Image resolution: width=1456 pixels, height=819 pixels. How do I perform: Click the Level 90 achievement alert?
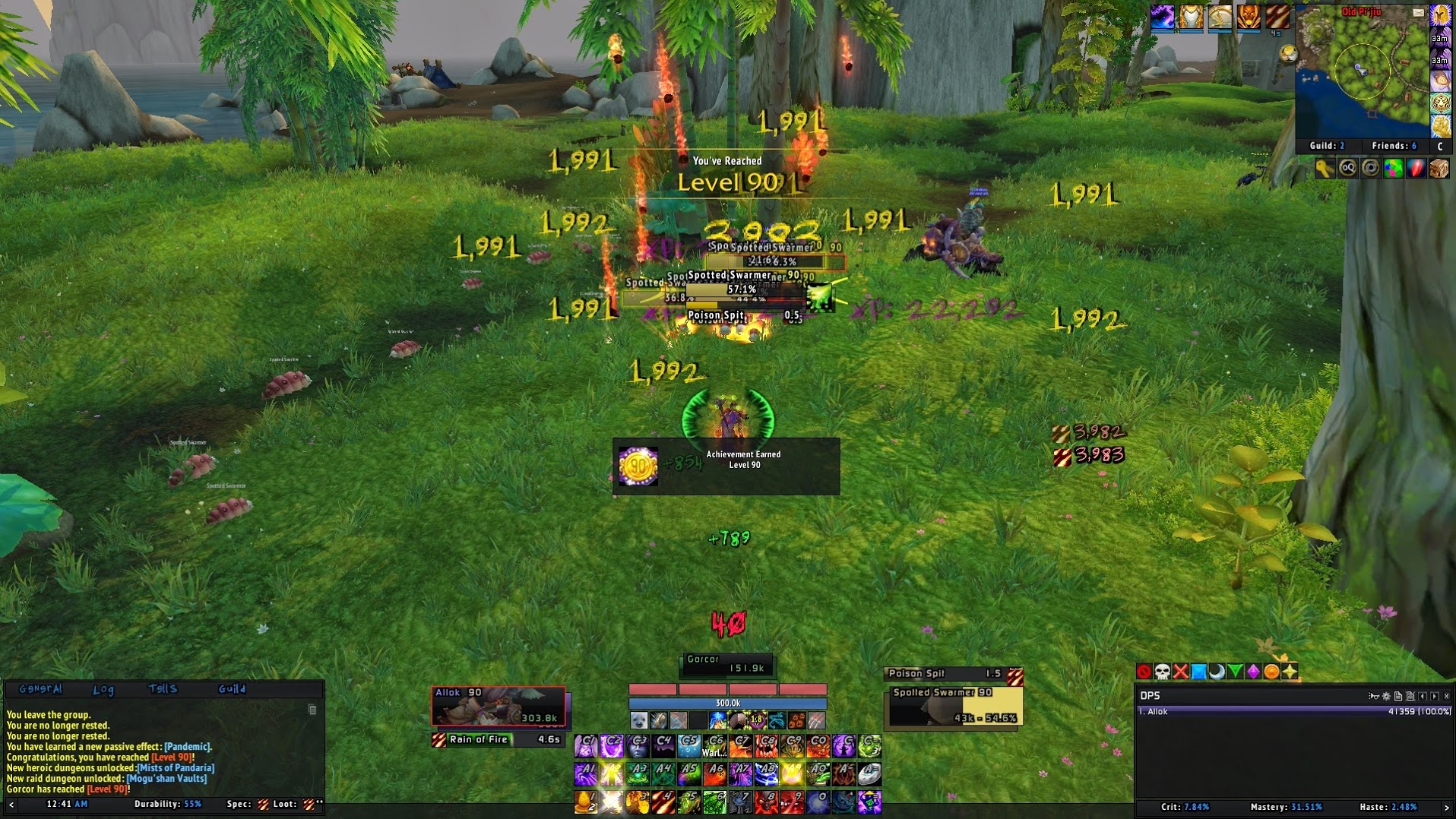pos(726,466)
